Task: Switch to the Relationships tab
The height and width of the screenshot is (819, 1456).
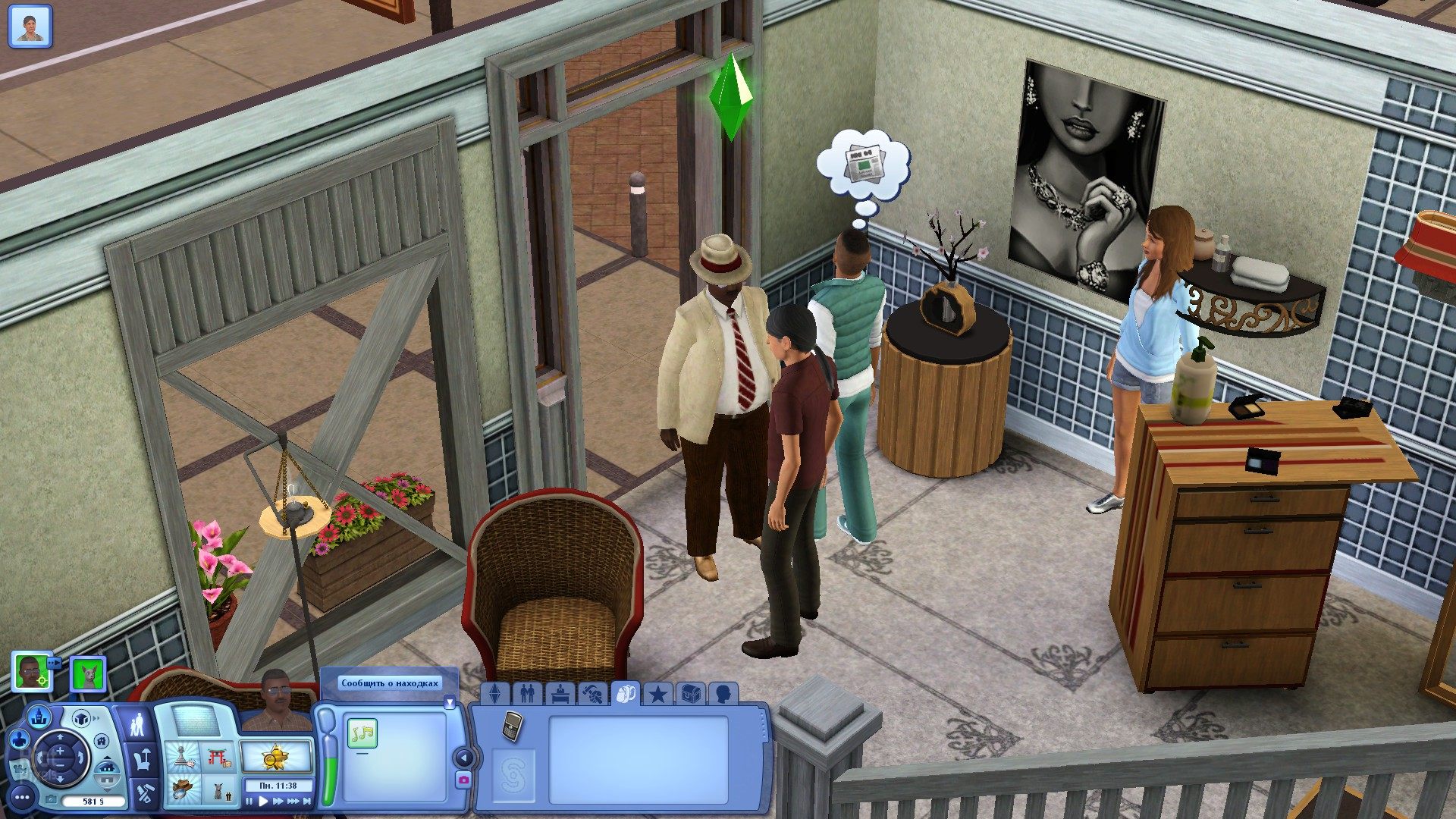Action: pos(527,694)
